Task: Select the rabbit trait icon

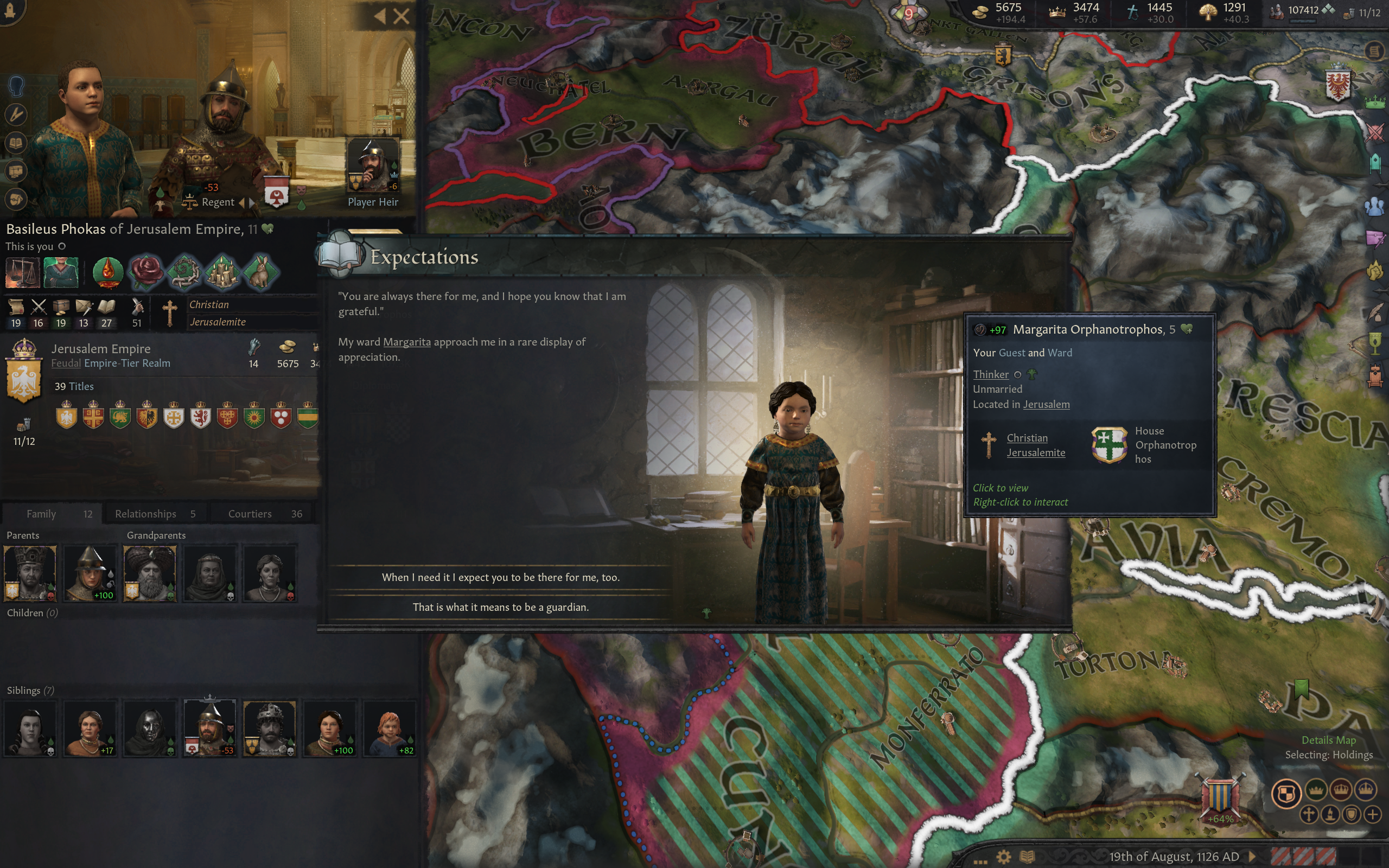Action: 260,271
